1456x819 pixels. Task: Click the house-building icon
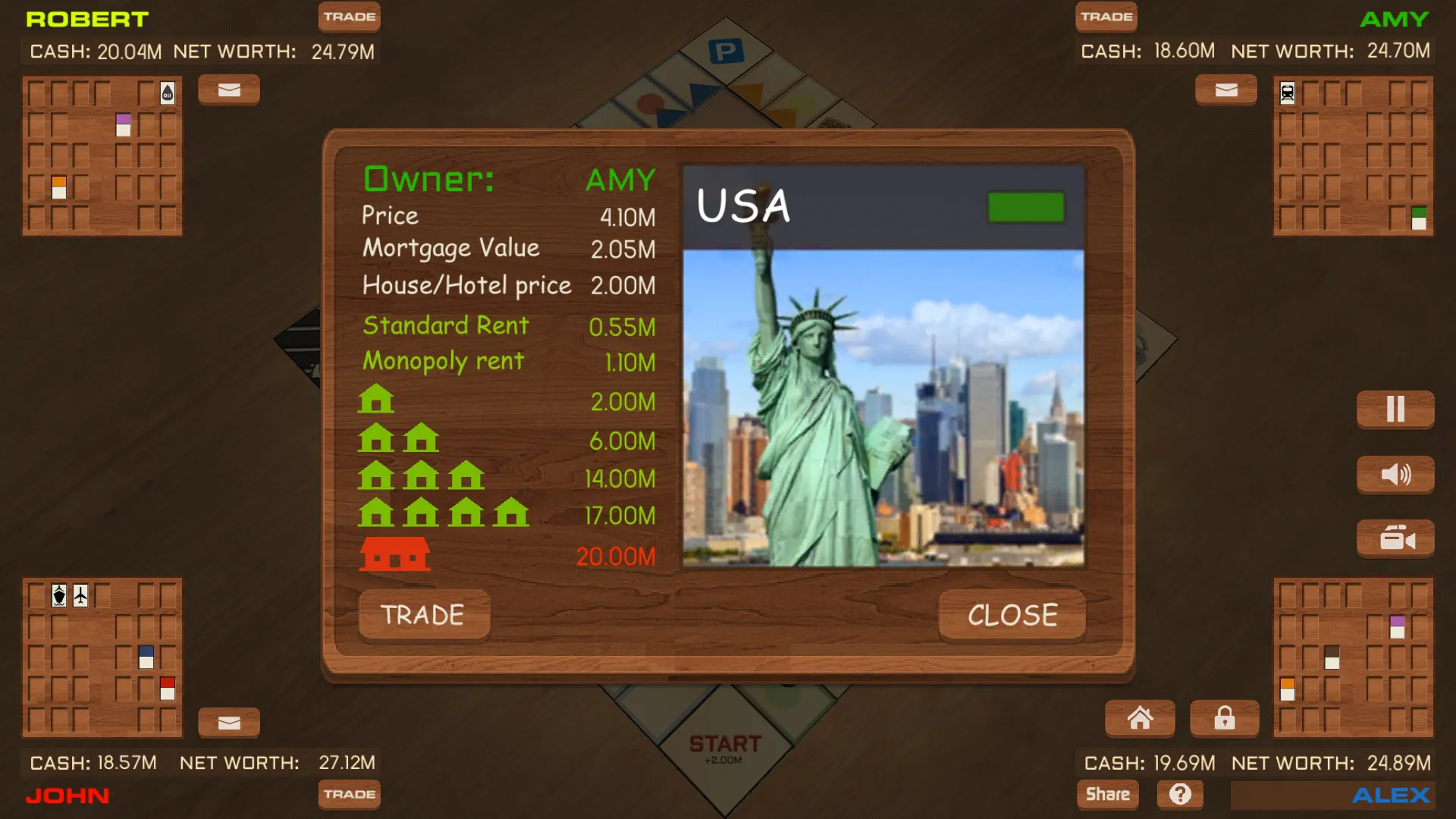click(1140, 718)
